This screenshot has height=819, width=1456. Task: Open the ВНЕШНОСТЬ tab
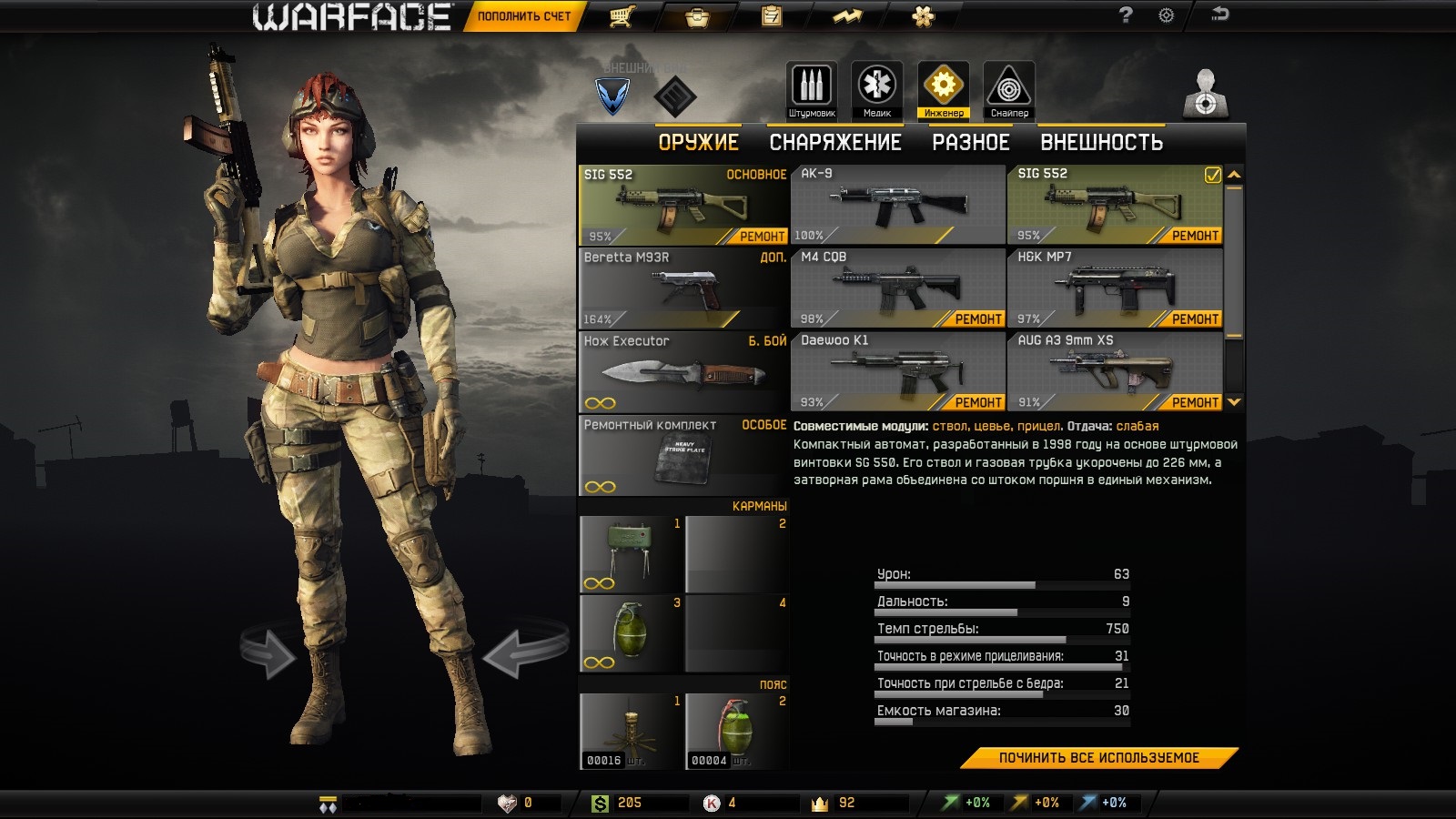click(1101, 143)
